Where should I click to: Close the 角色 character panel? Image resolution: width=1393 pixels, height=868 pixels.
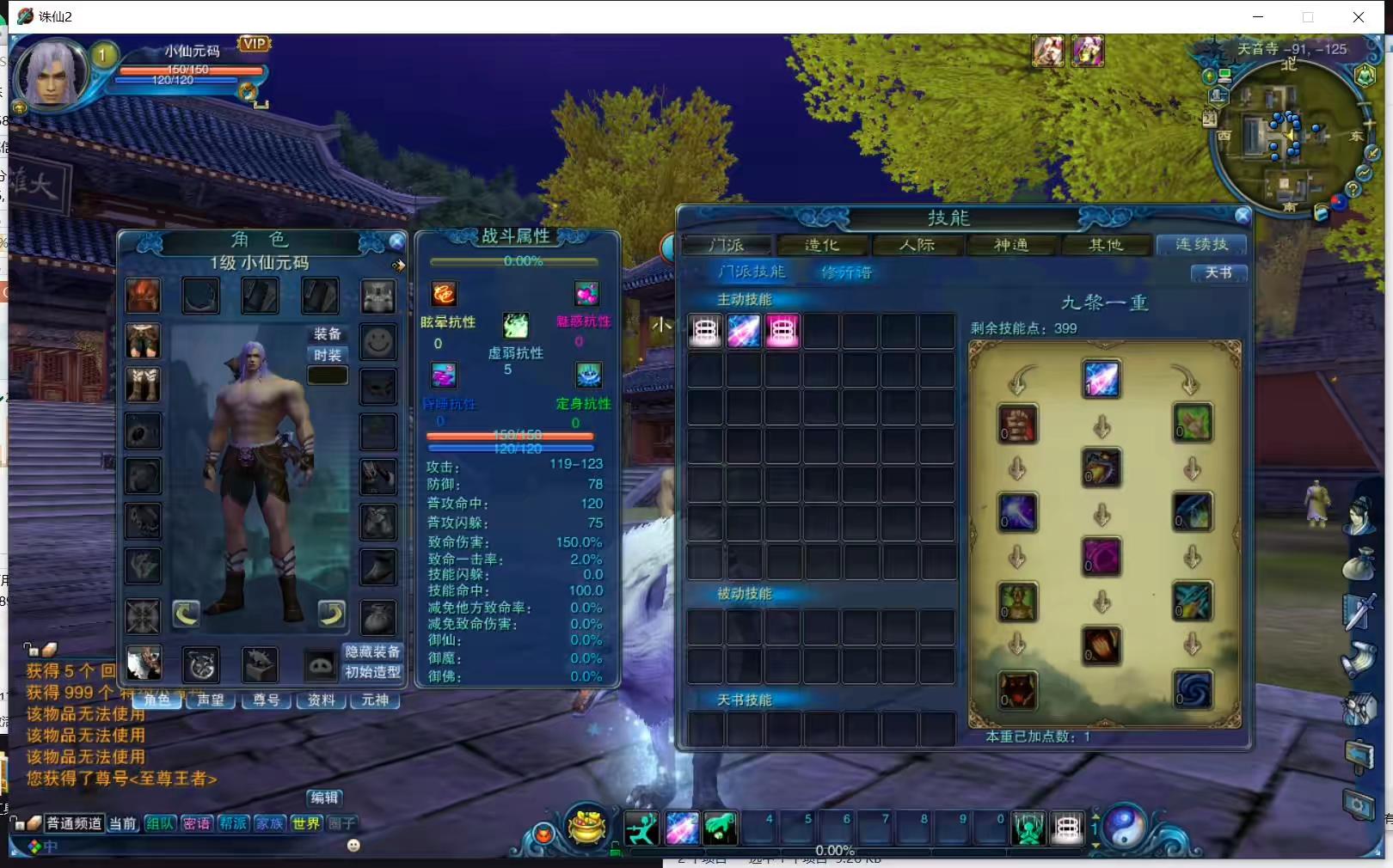coord(396,241)
